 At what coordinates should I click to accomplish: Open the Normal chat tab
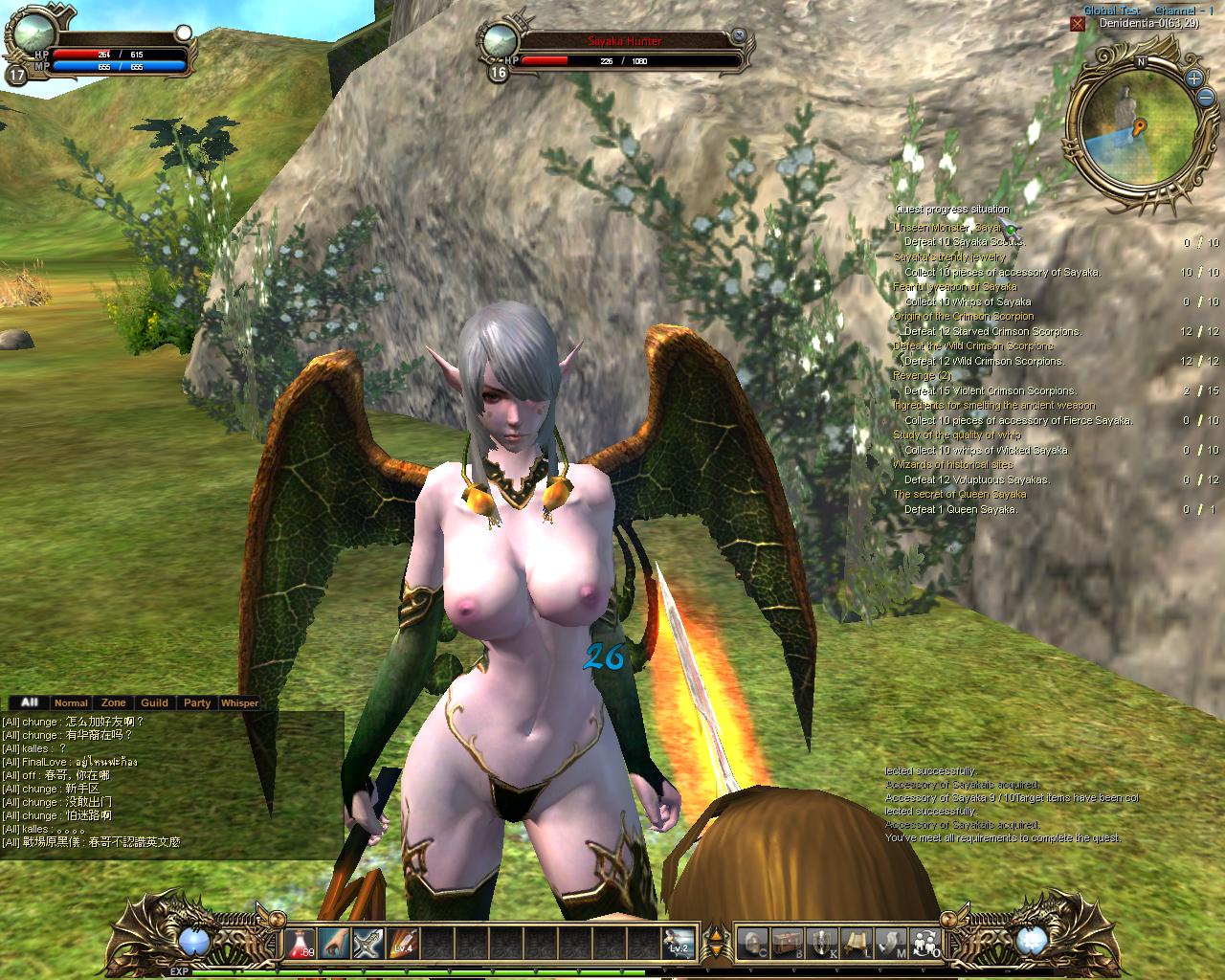click(x=71, y=702)
